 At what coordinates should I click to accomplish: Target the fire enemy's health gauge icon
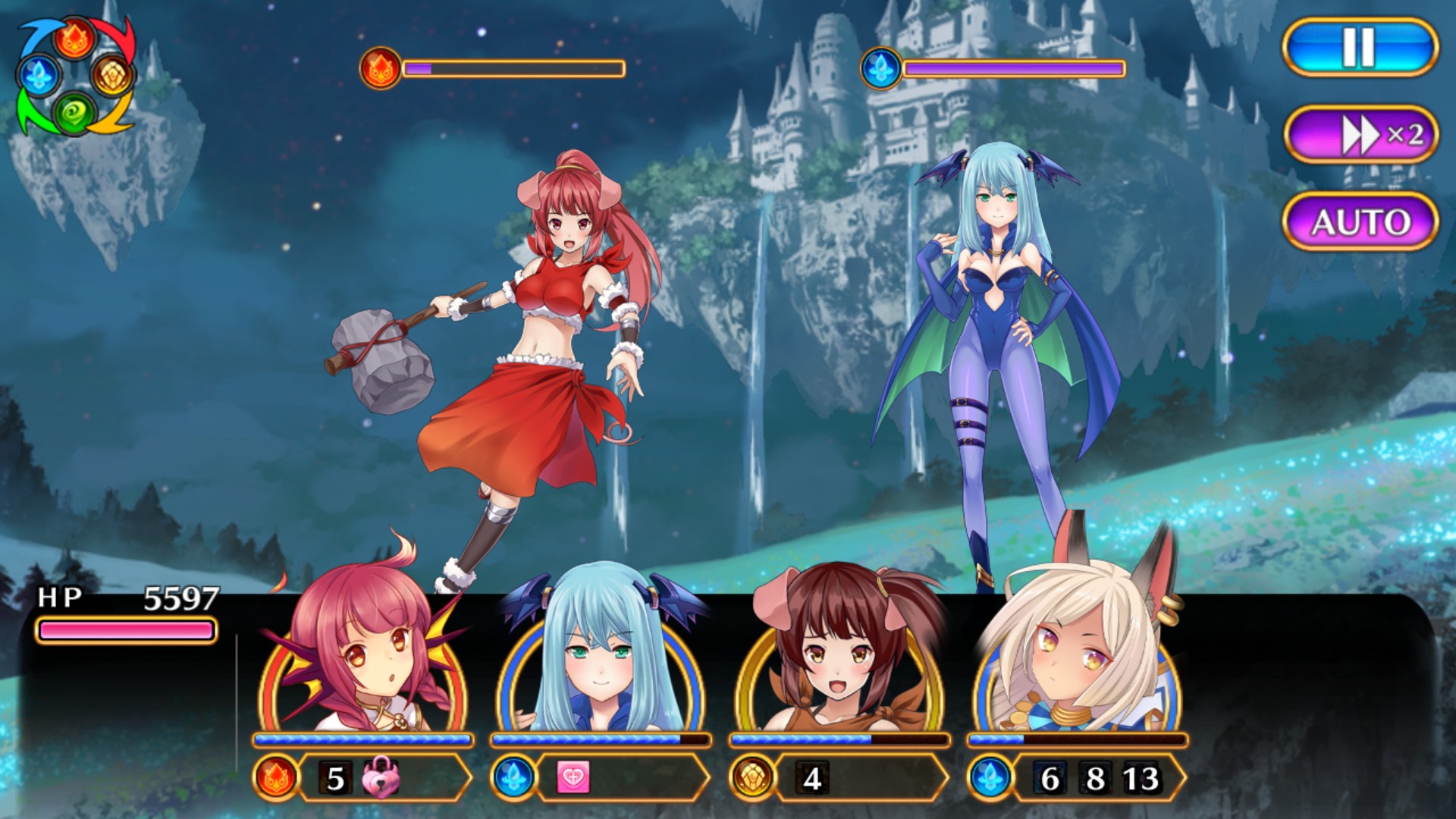[x=380, y=68]
